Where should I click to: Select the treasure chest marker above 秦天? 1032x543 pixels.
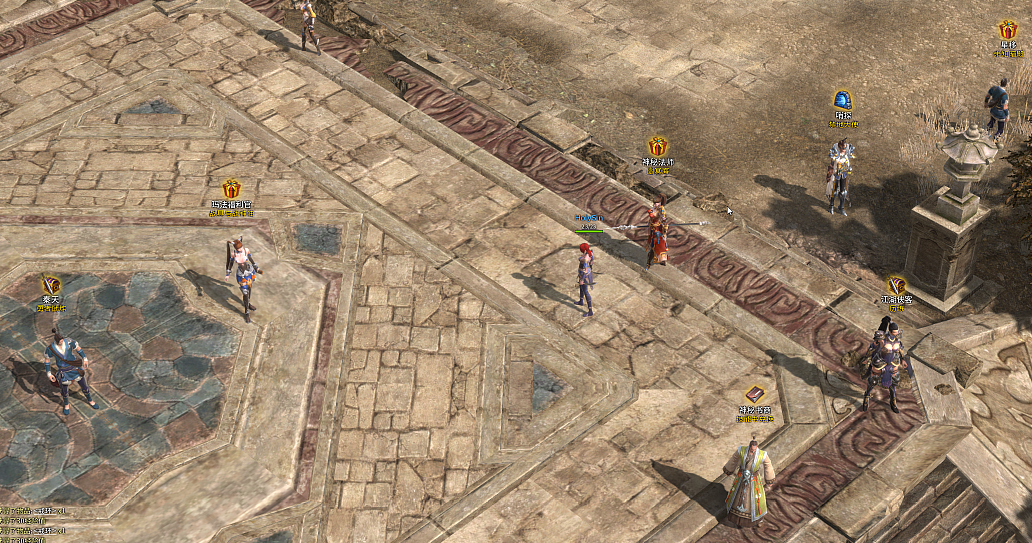tap(51, 285)
